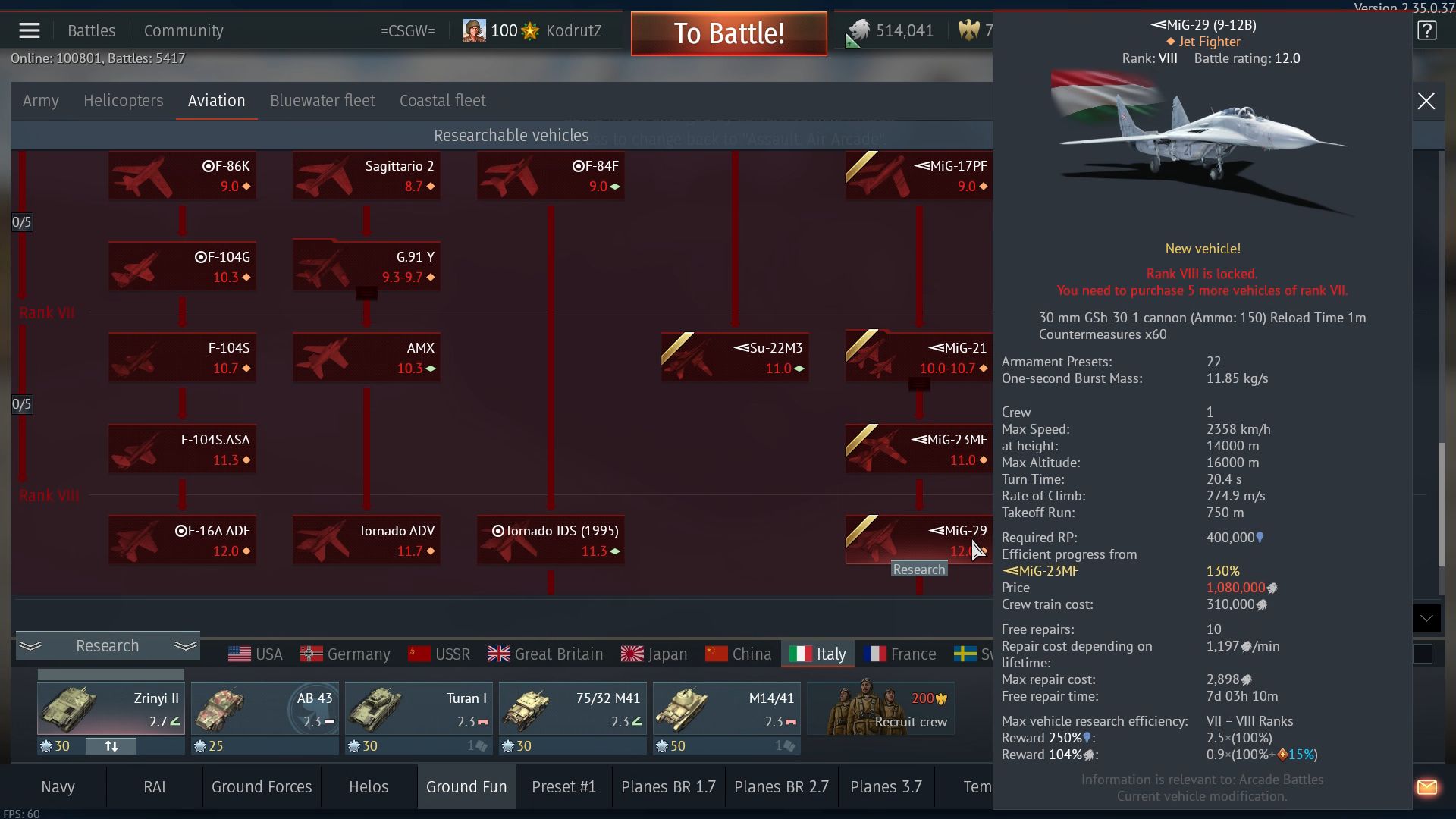Viewport: 1456px width, 819px height.
Task: Click the To Battle! button
Action: pyautogui.click(x=728, y=33)
